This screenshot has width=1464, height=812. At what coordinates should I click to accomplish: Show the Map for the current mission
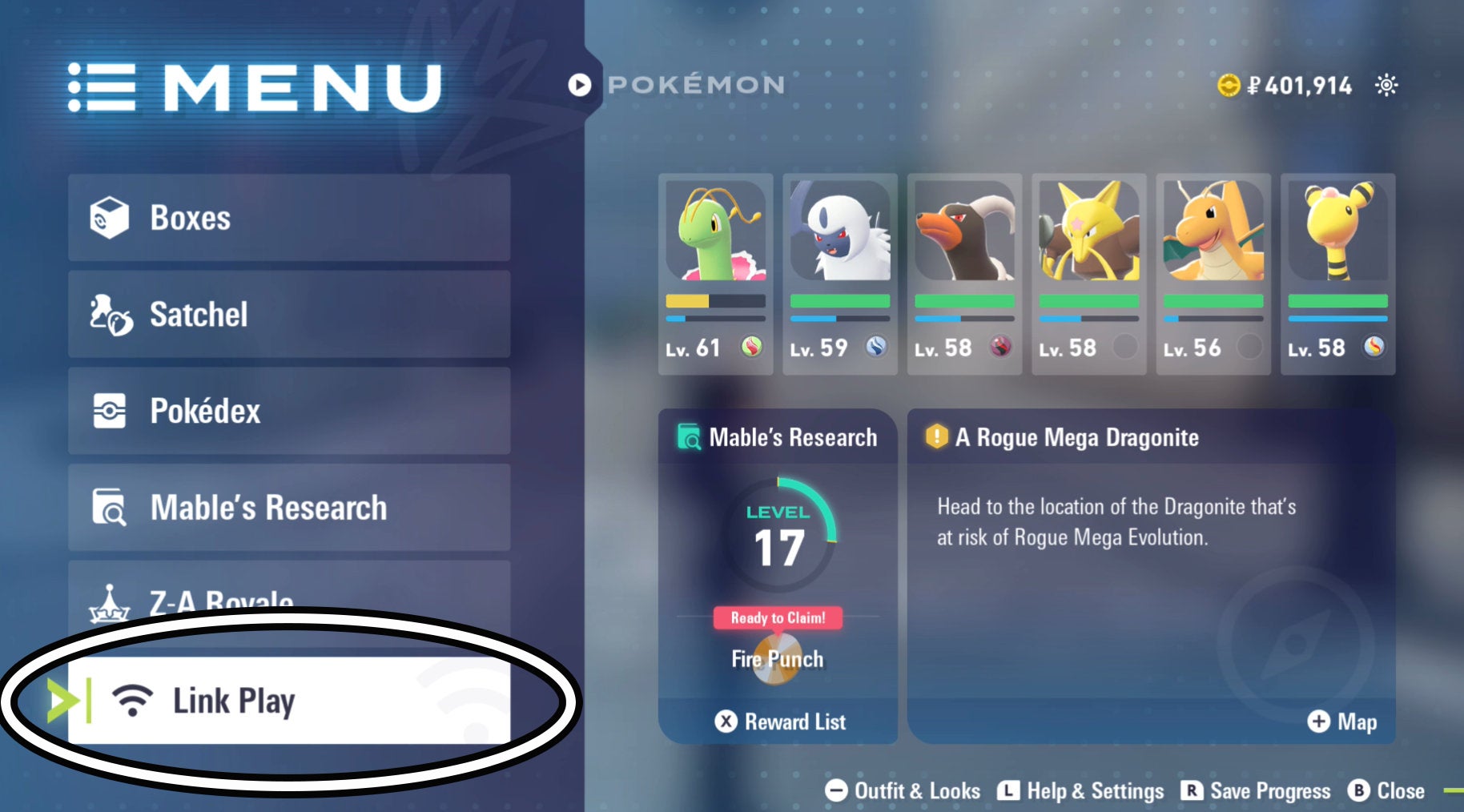point(1342,722)
